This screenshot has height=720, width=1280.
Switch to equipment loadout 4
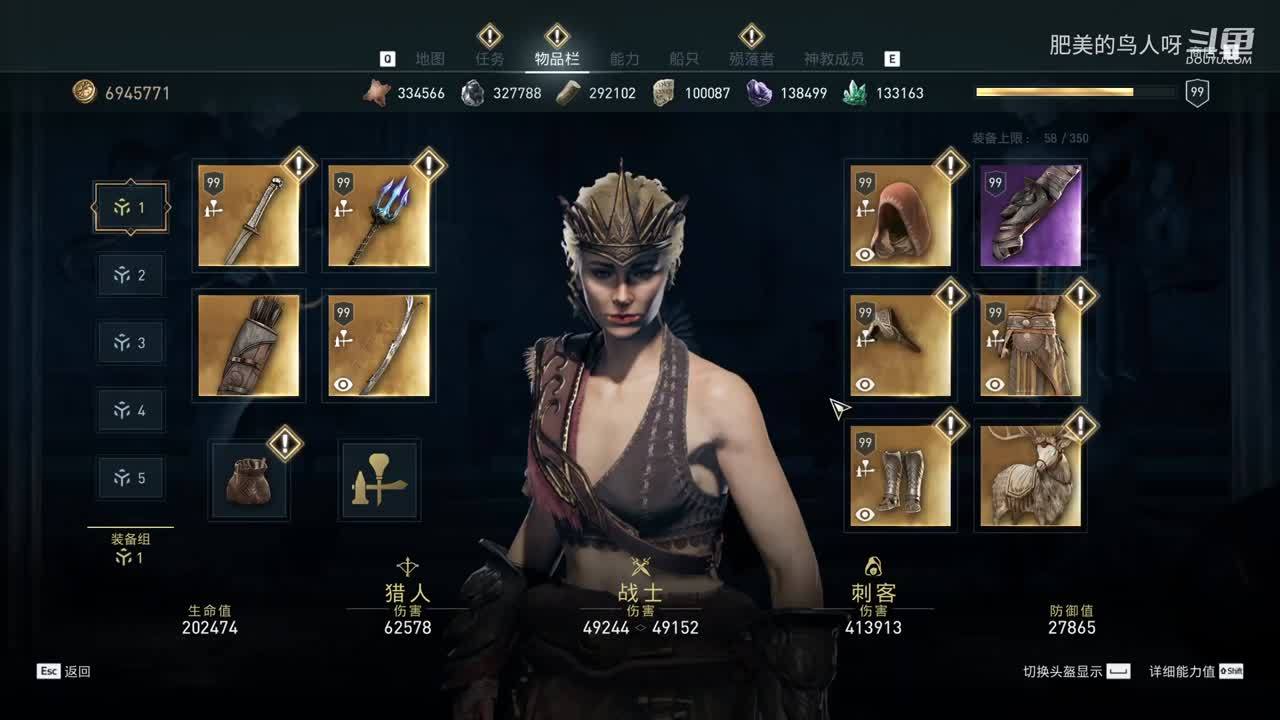coord(131,410)
